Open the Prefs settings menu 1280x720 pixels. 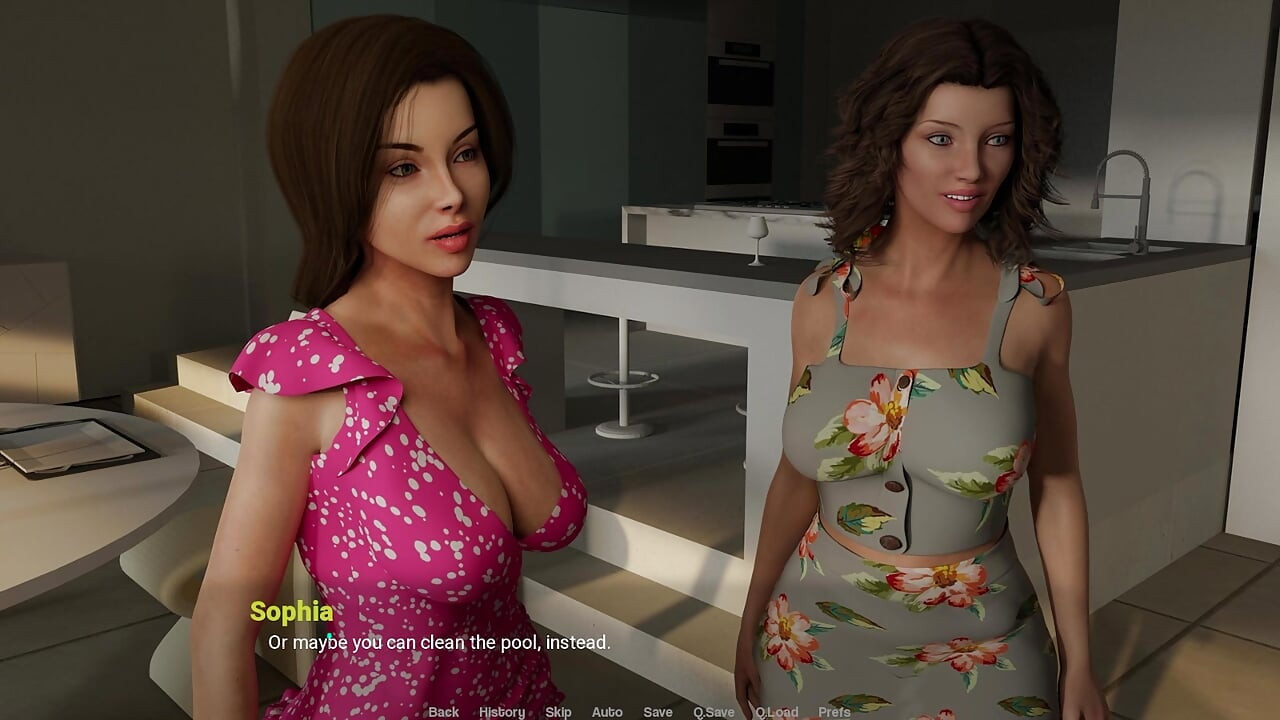[x=834, y=712]
